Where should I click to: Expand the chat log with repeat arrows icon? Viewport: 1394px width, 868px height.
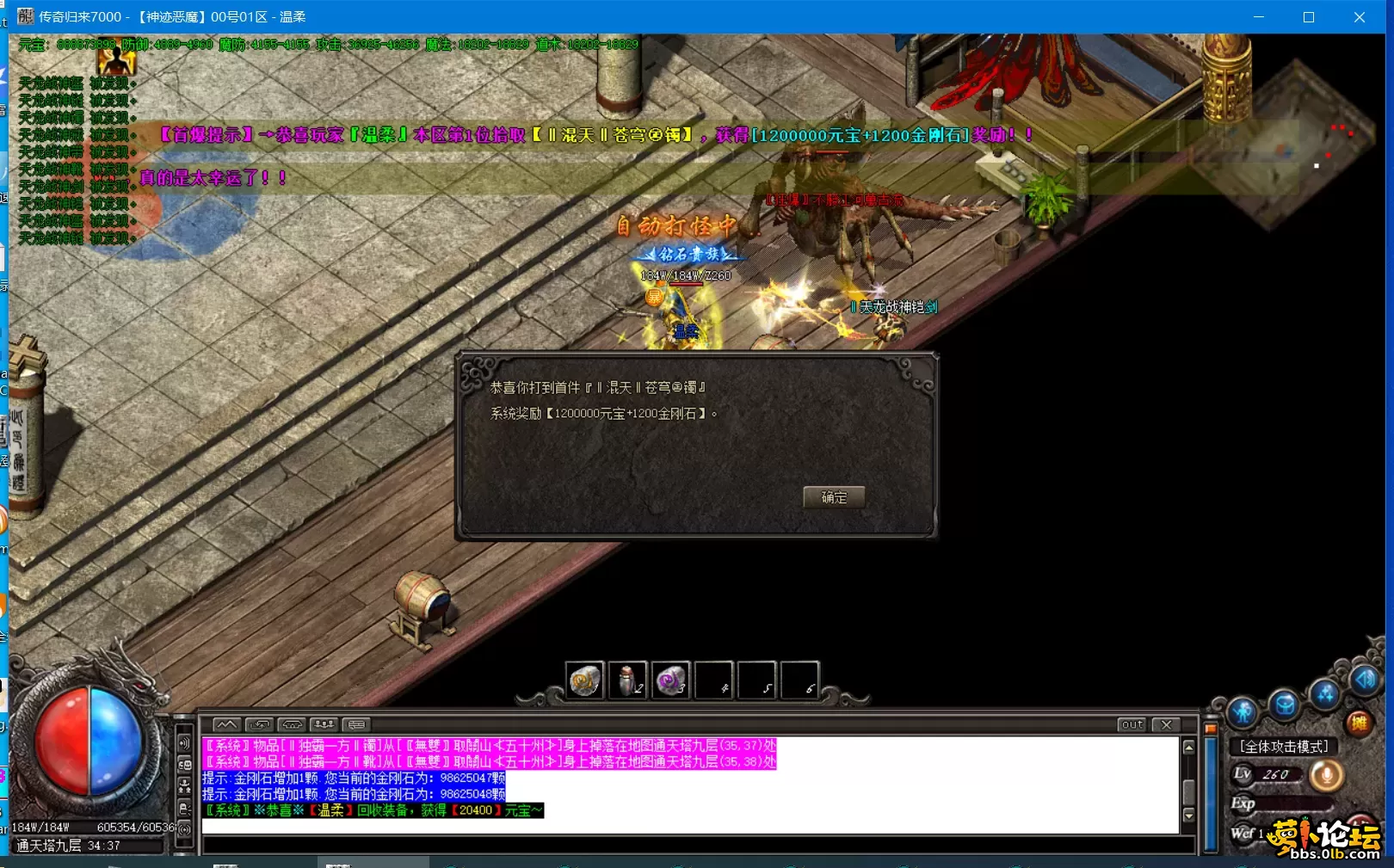(x=260, y=725)
